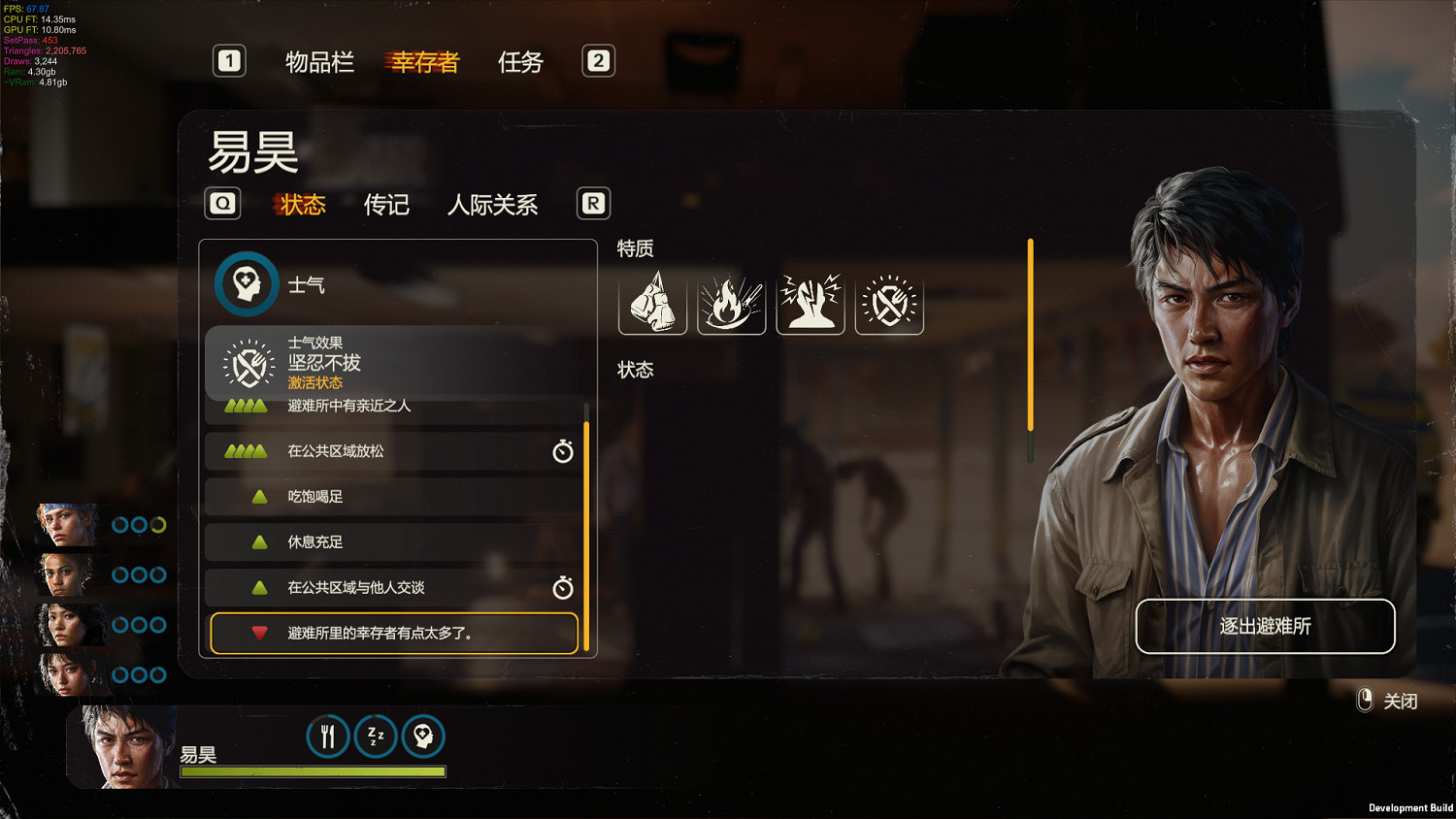Click the Zz sleep icon at bottom bar
1456x819 pixels.
point(376,737)
